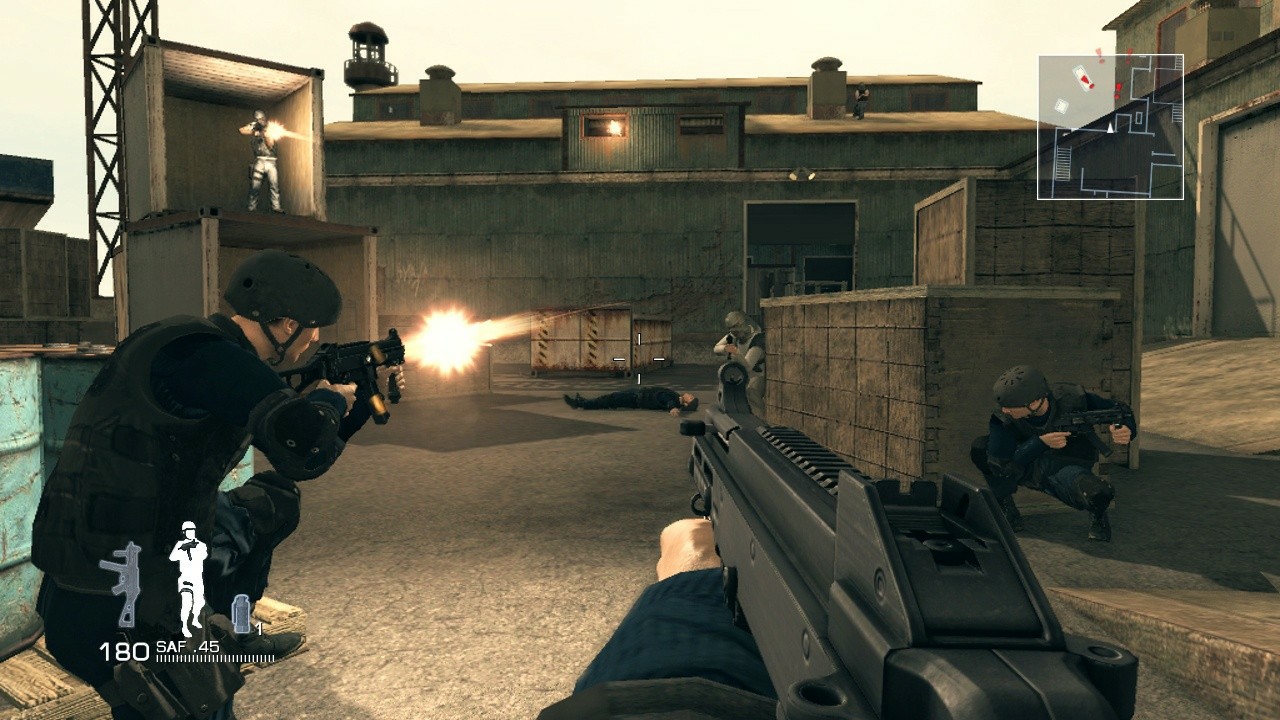Click the ammo count reading 180
This screenshot has width=1280, height=720.
[x=126, y=648]
